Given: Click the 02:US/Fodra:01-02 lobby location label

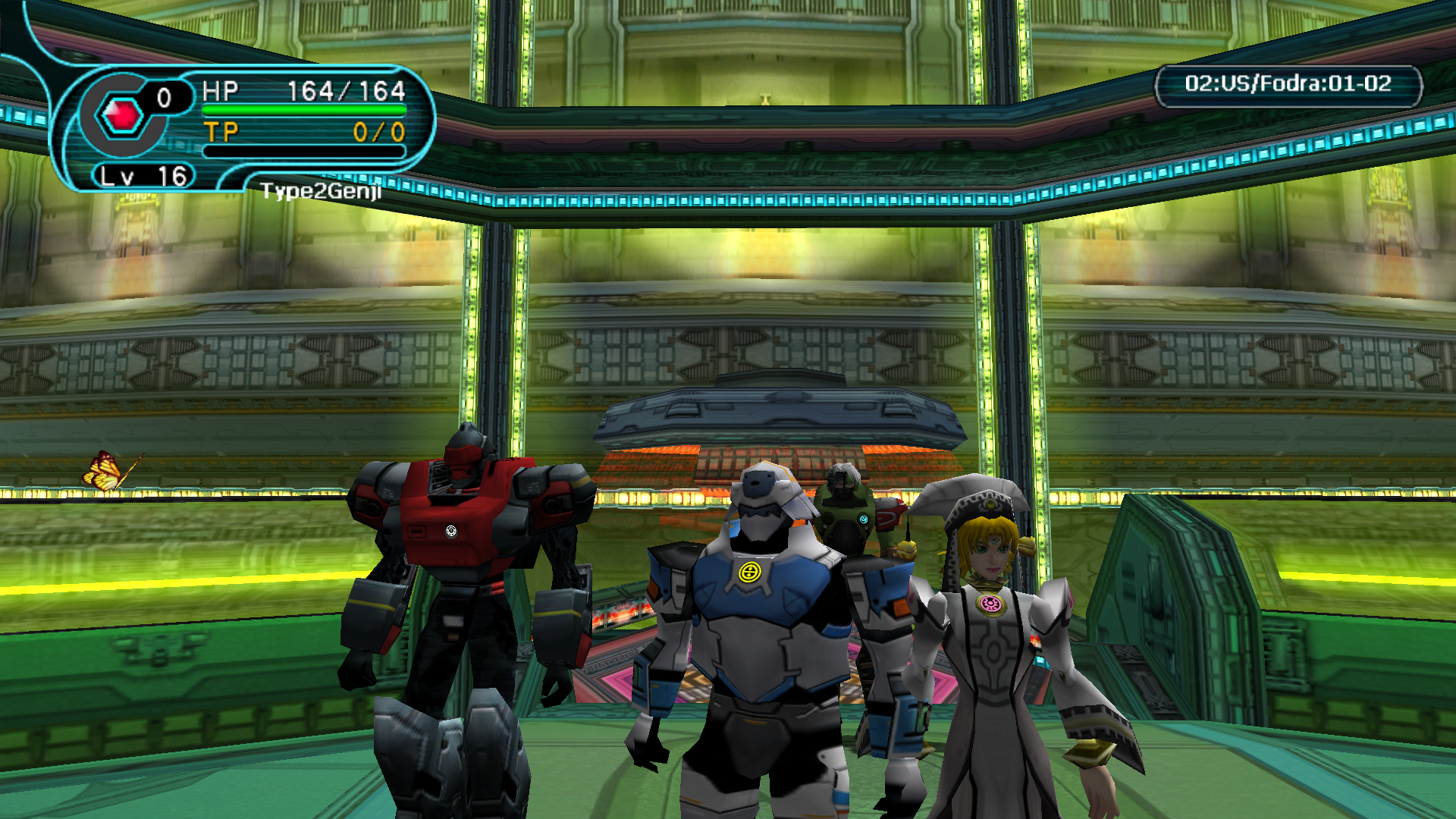Looking at the screenshot, I should point(1288,84).
